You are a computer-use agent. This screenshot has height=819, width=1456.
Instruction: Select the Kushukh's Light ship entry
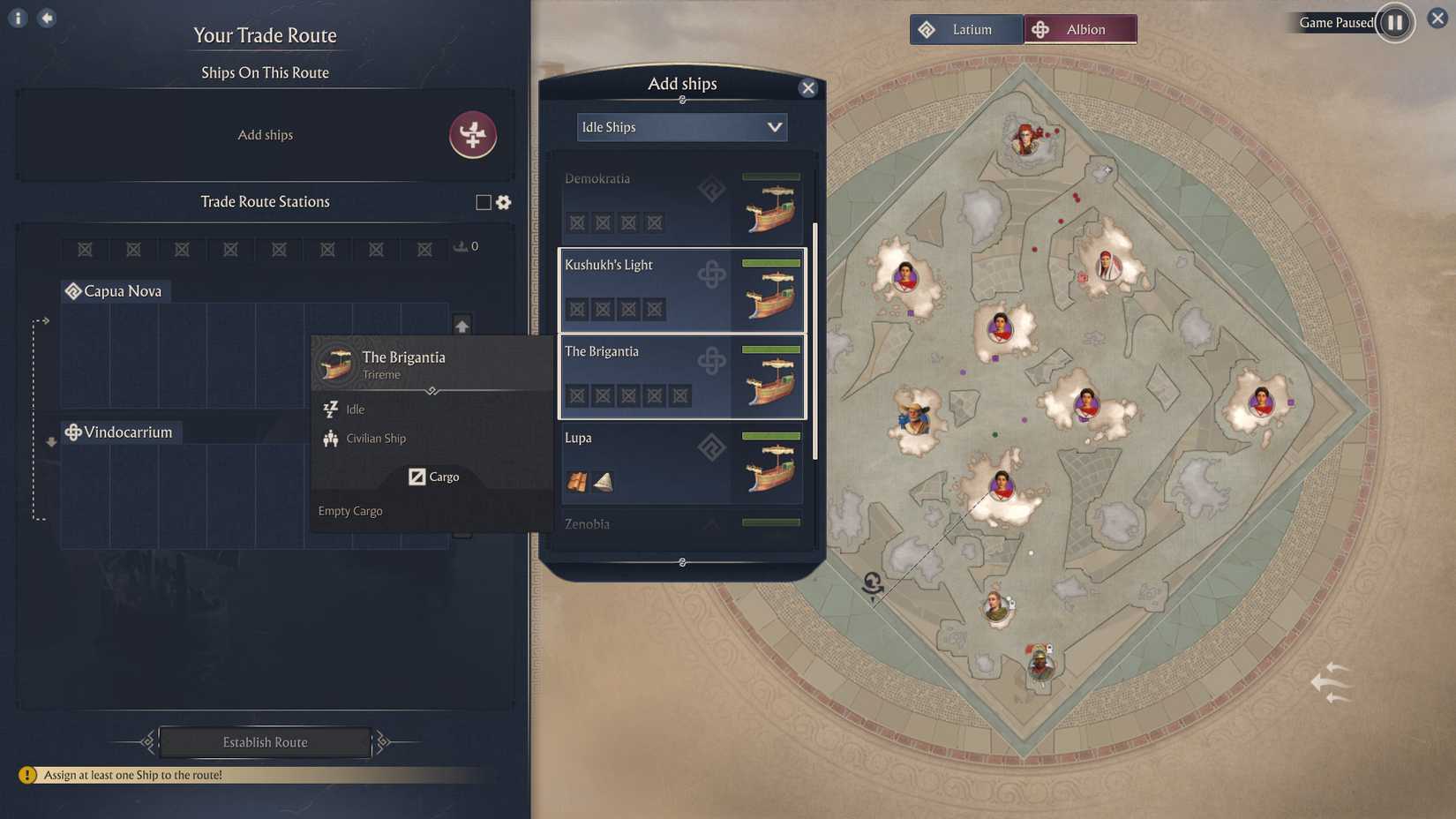[x=681, y=290]
